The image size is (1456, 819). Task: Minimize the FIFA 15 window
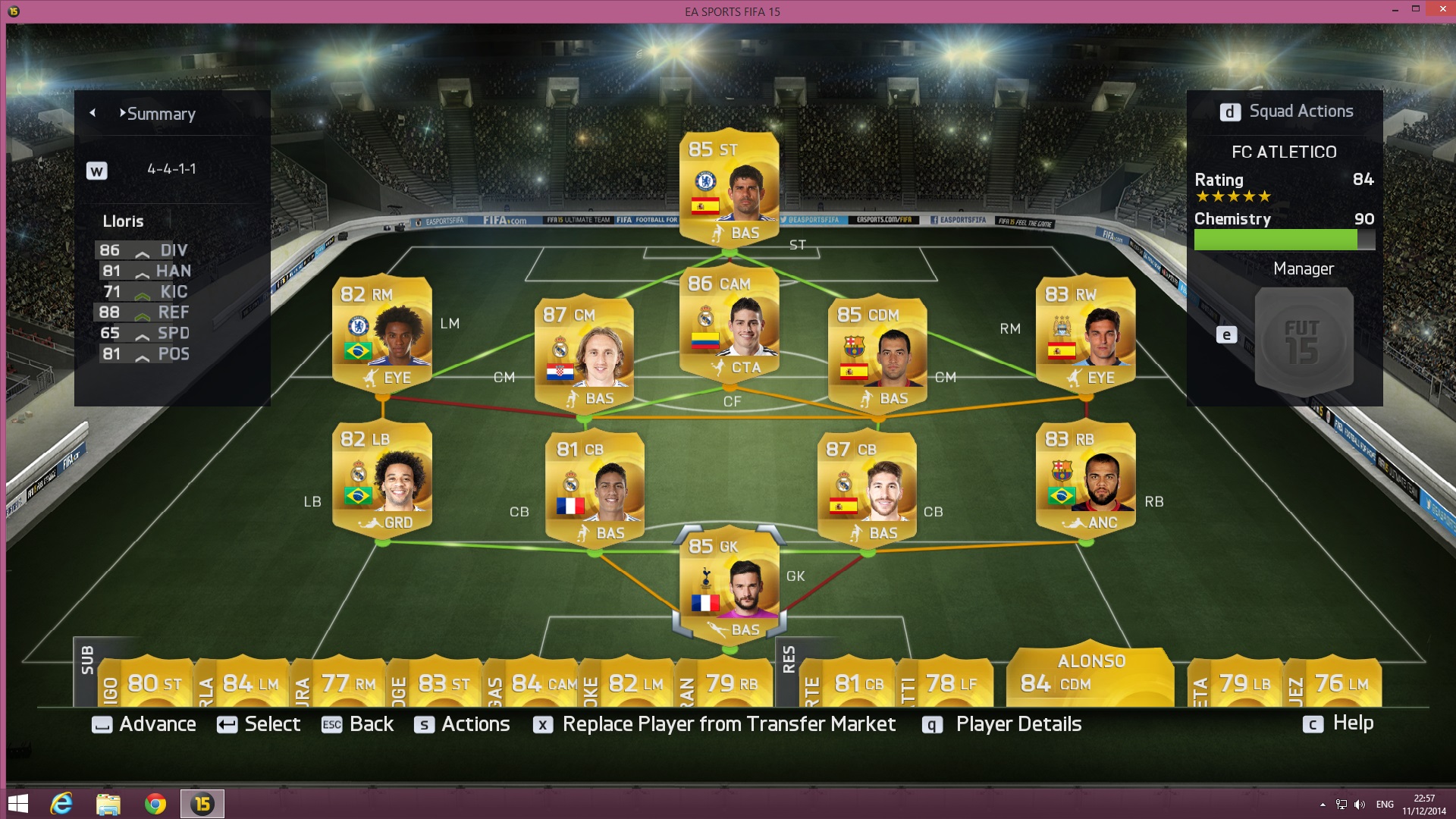[x=1395, y=9]
